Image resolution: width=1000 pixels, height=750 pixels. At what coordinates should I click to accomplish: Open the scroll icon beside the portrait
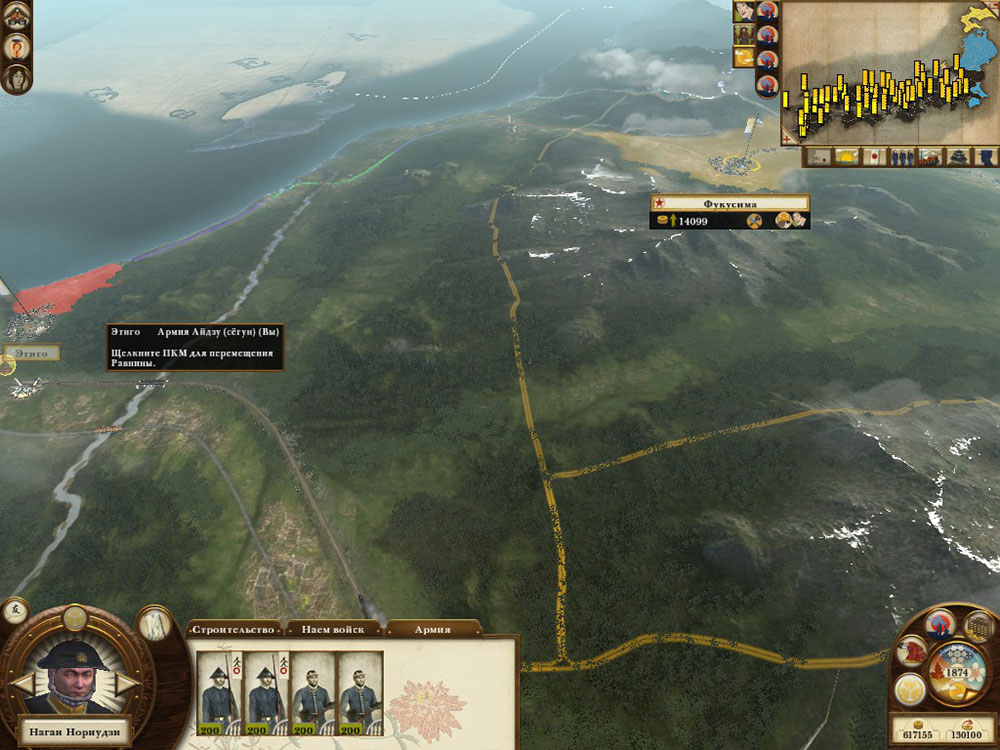pos(154,623)
